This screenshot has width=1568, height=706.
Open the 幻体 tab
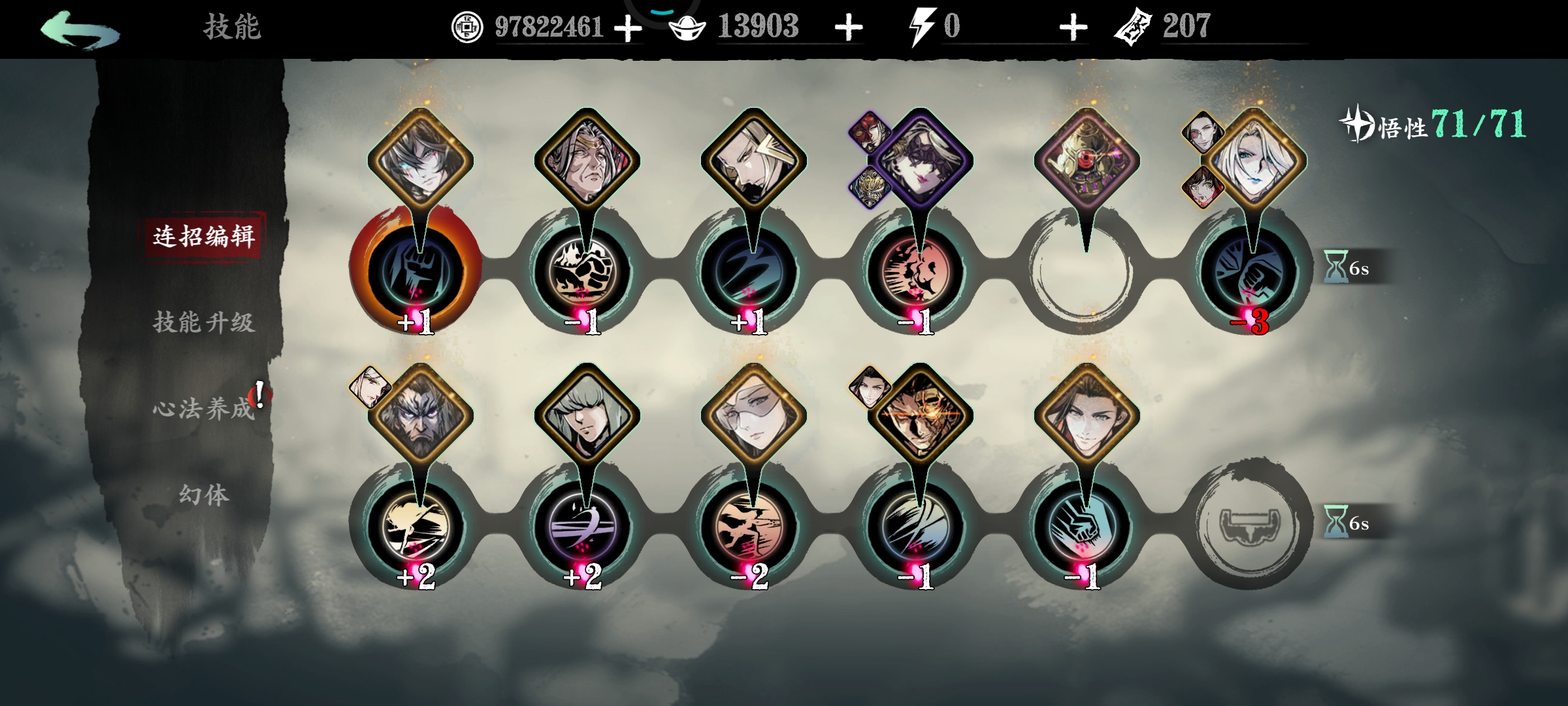point(204,495)
